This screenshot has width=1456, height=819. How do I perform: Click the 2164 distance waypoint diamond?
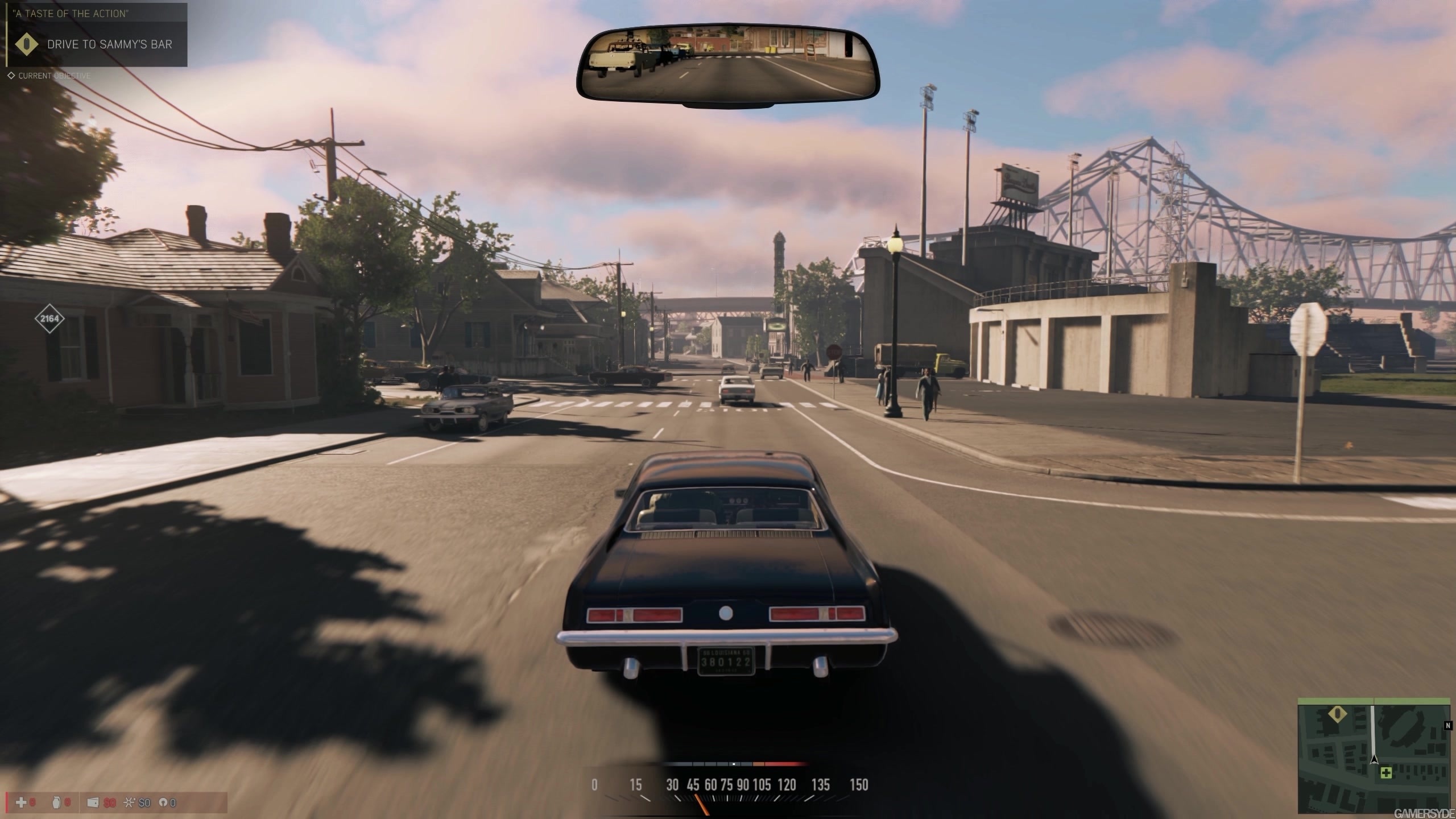point(49,318)
